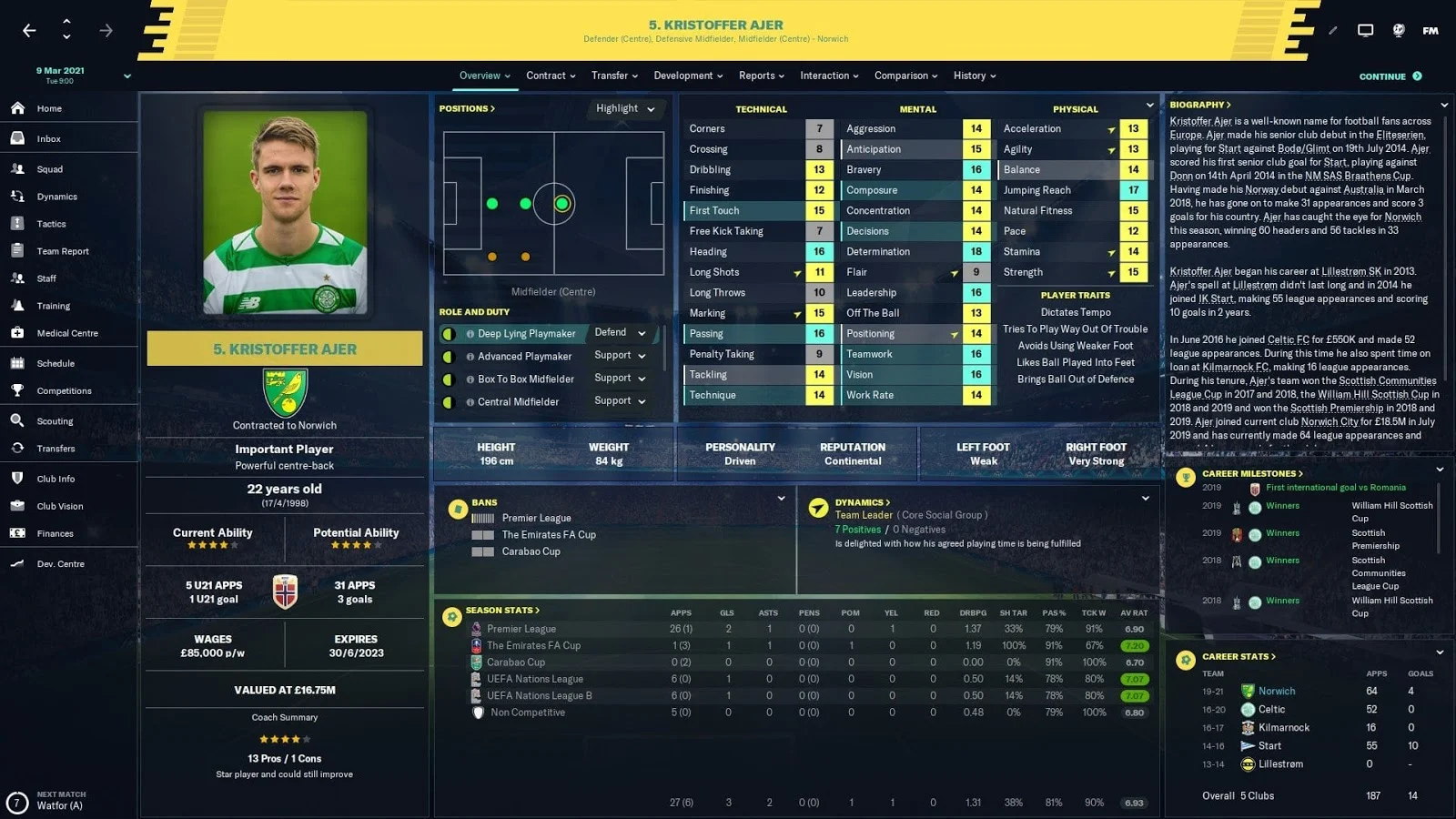Screen dimensions: 1456x819
Task: Collapse the Dynamics panel
Action: click(1145, 499)
